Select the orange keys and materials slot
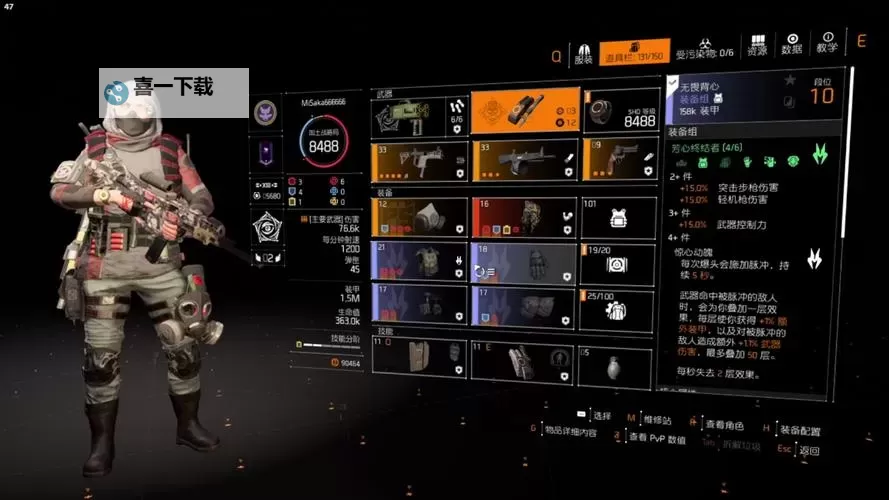Viewport: 889px width, 500px height. tap(523, 112)
